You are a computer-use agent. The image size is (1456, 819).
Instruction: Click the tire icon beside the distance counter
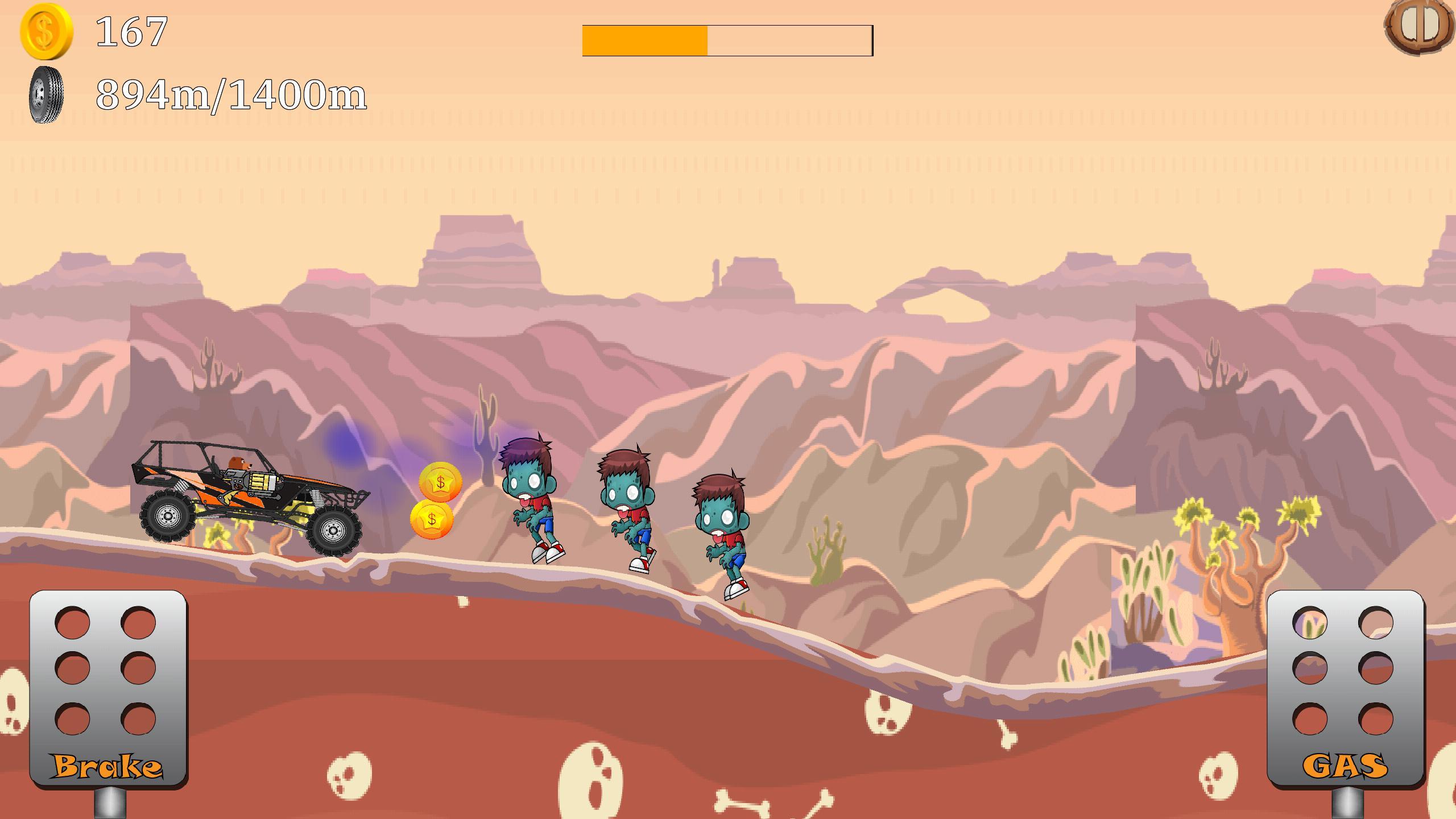(x=45, y=94)
